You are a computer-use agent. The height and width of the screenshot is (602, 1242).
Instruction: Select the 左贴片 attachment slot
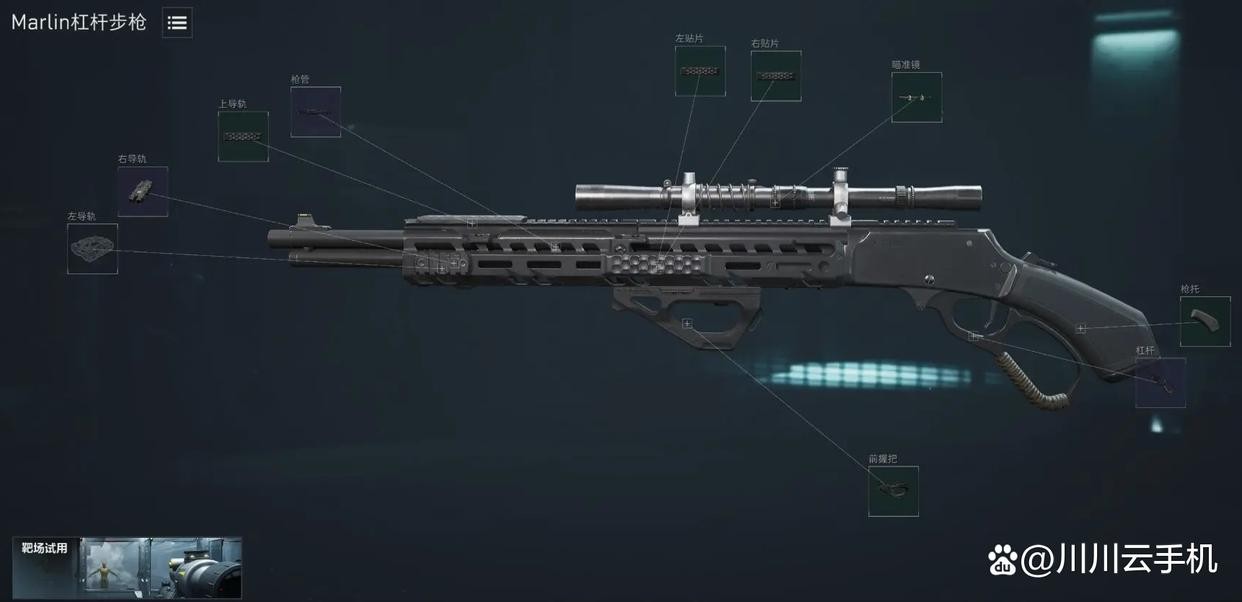(700, 71)
